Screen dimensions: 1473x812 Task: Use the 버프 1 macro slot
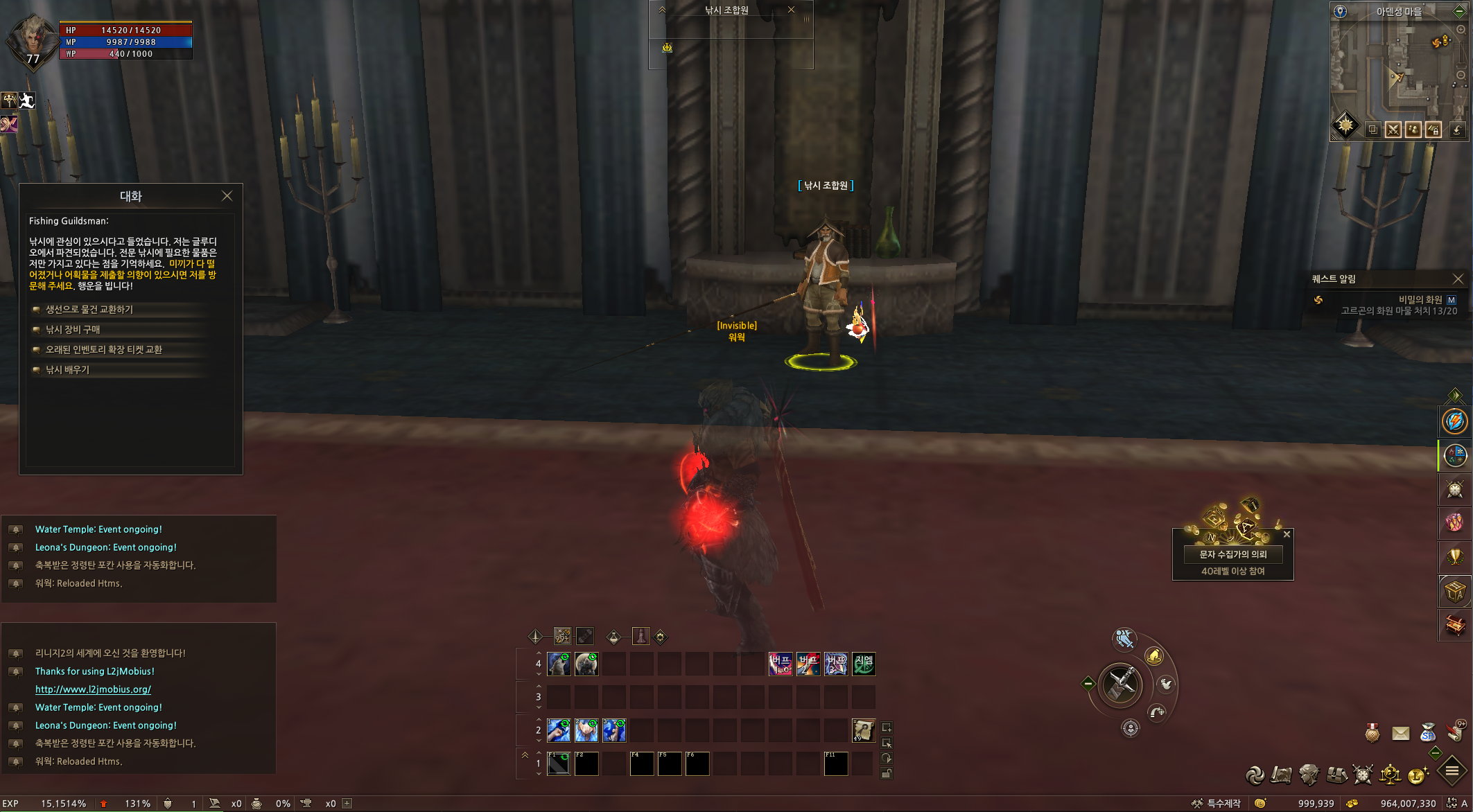coord(781,664)
